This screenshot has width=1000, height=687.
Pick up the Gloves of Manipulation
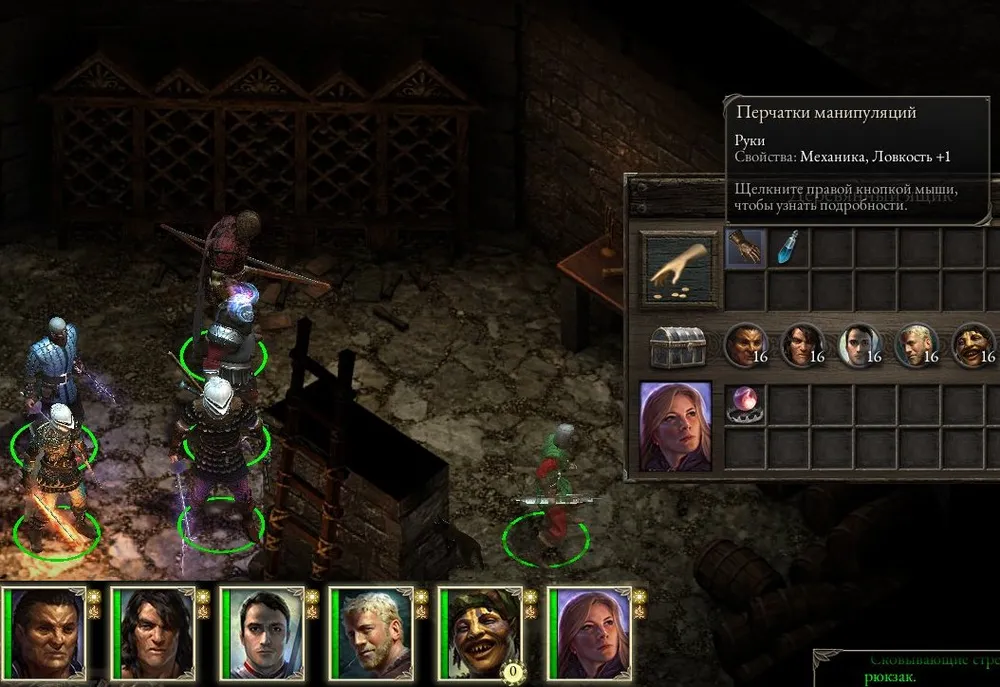(745, 247)
